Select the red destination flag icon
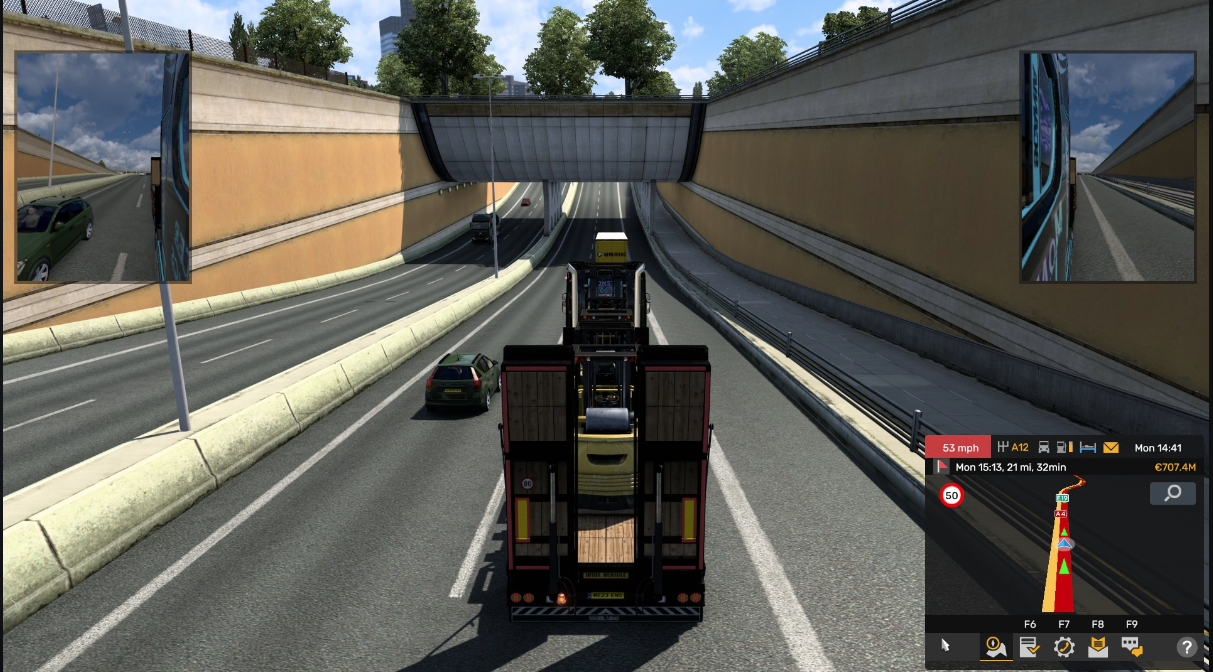 [x=941, y=467]
